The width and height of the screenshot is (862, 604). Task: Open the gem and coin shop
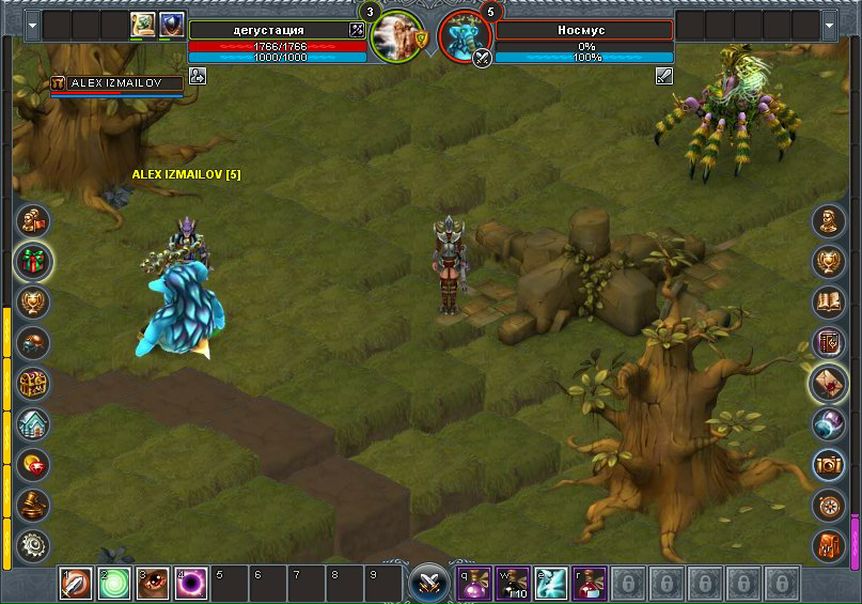tap(34, 464)
